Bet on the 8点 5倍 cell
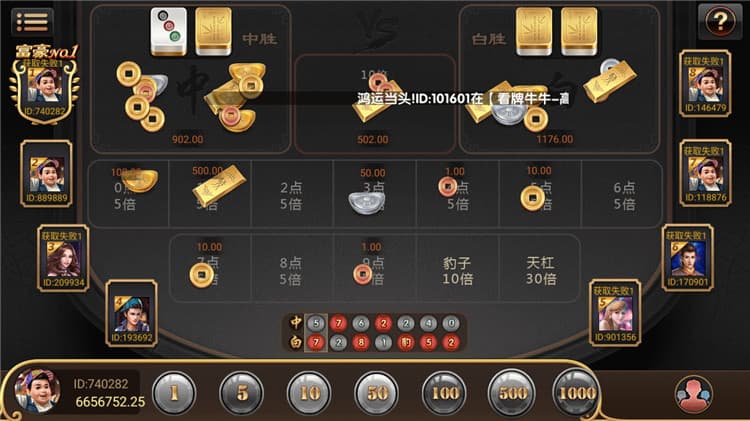This screenshot has height=421, width=750. [292, 271]
